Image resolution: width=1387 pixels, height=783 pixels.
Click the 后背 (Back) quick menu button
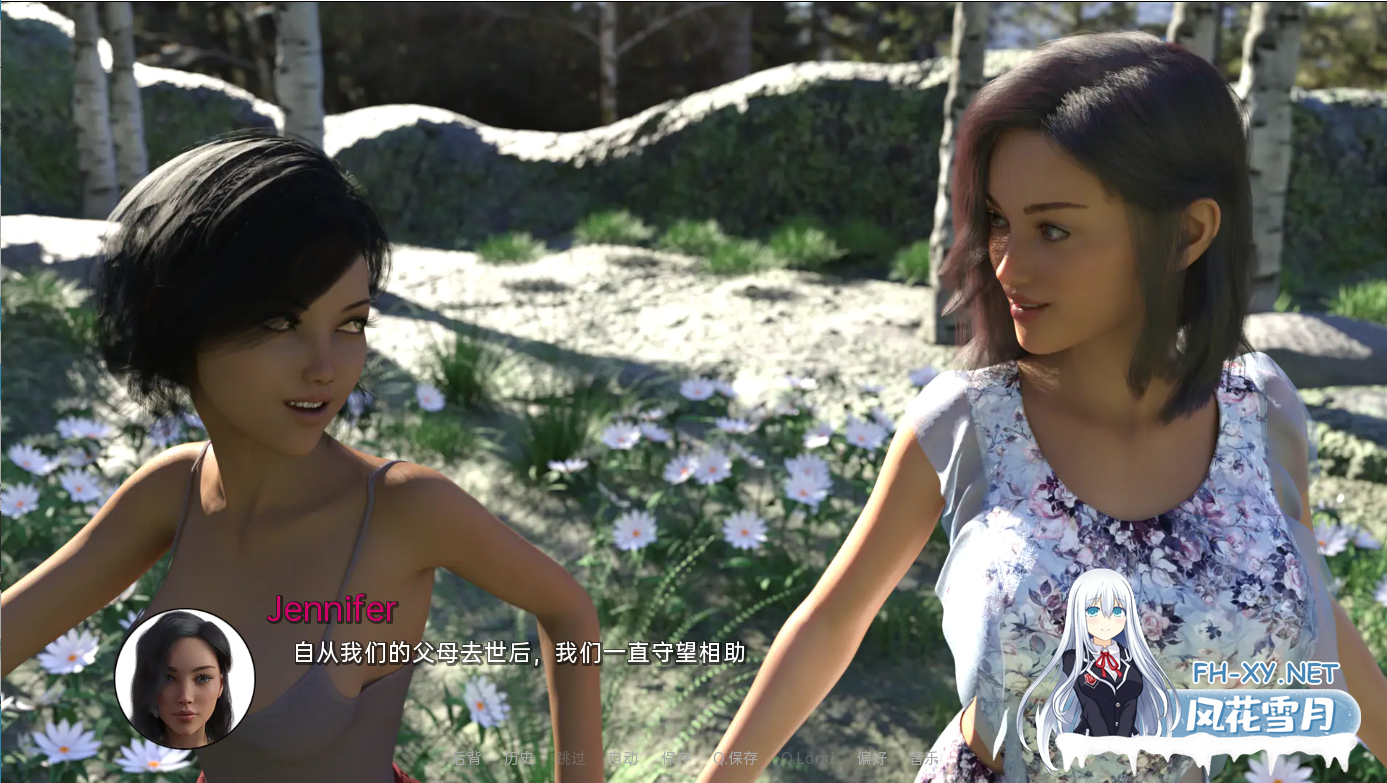[467, 758]
